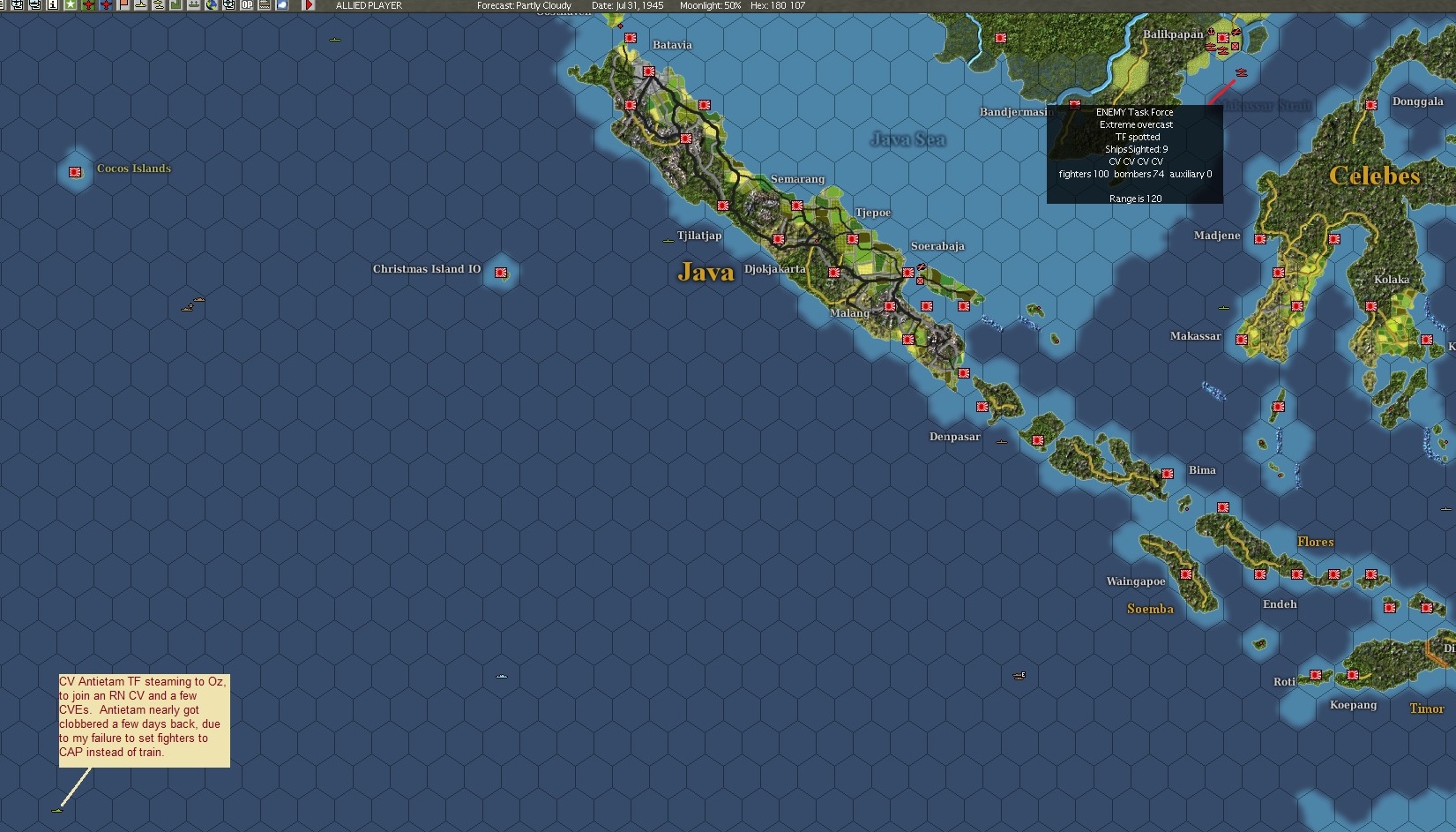The height and width of the screenshot is (832, 1456).
Task: Click the two yellow ships toolbar icon
Action: coord(159,4)
